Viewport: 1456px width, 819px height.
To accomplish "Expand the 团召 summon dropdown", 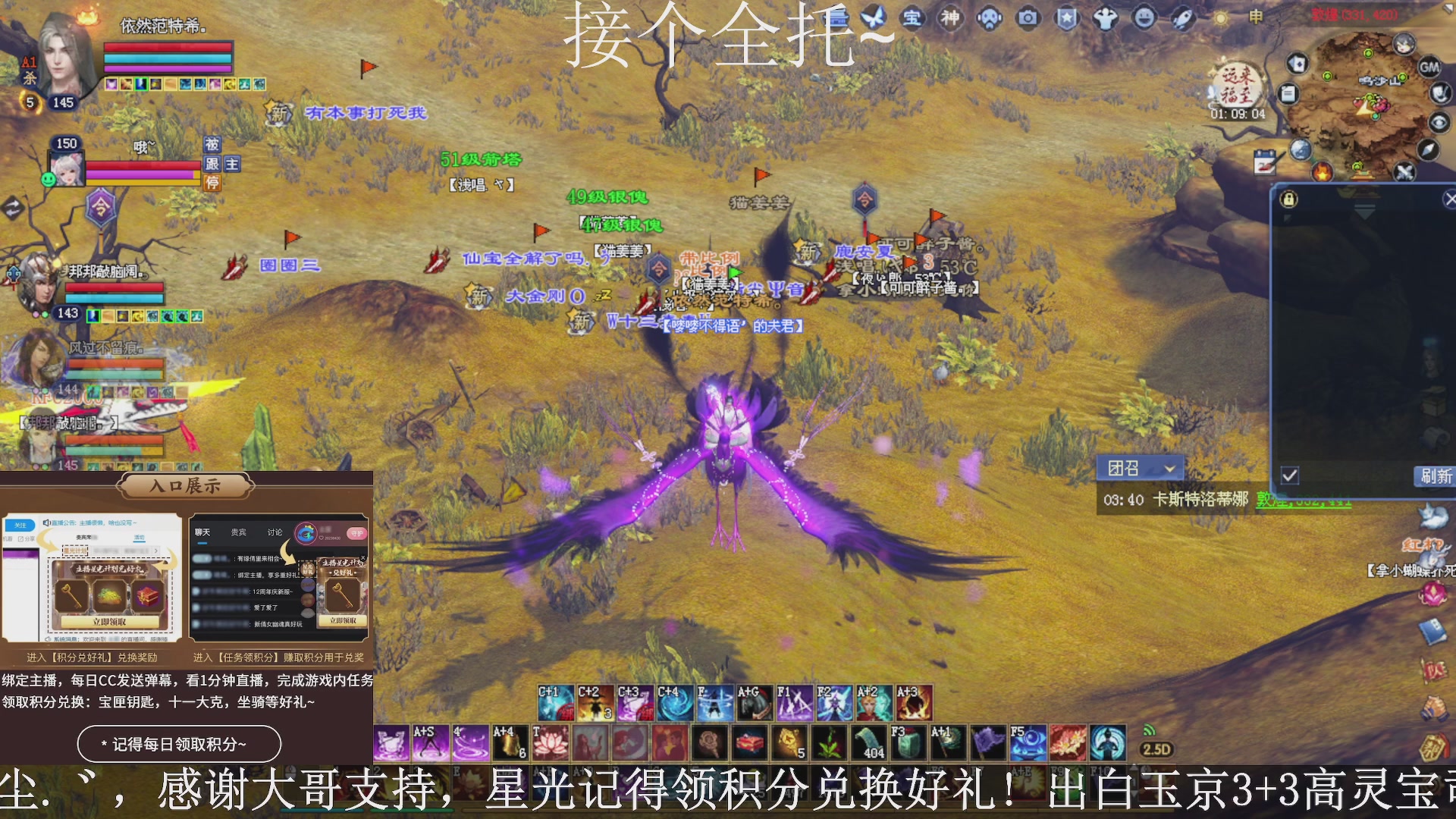I will (x=1169, y=469).
